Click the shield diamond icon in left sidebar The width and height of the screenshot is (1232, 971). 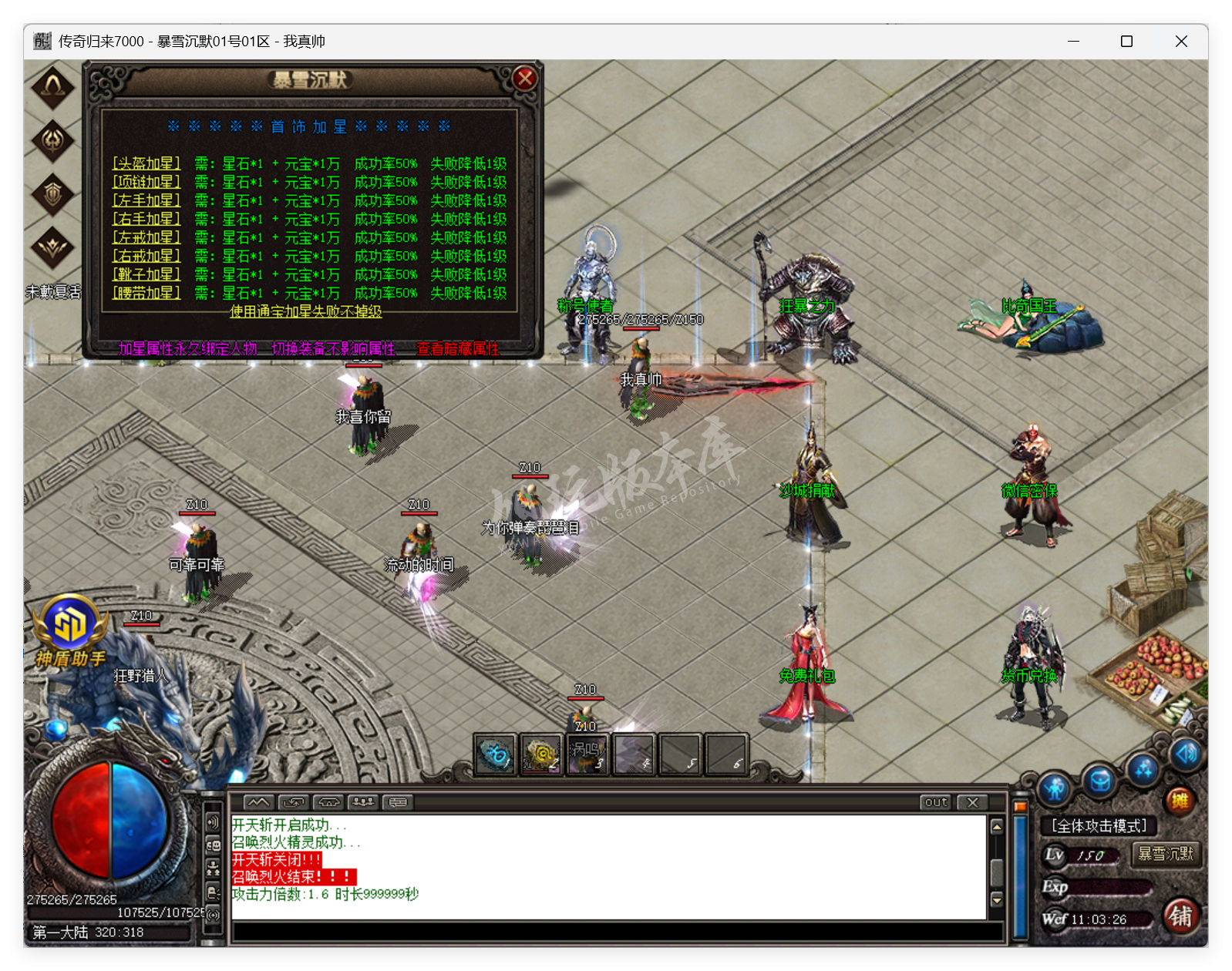coord(52,195)
